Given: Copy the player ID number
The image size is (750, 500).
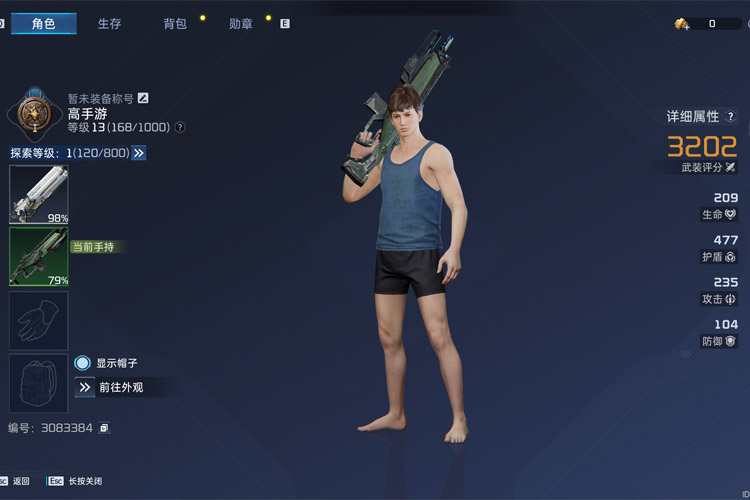Looking at the screenshot, I should 104,428.
